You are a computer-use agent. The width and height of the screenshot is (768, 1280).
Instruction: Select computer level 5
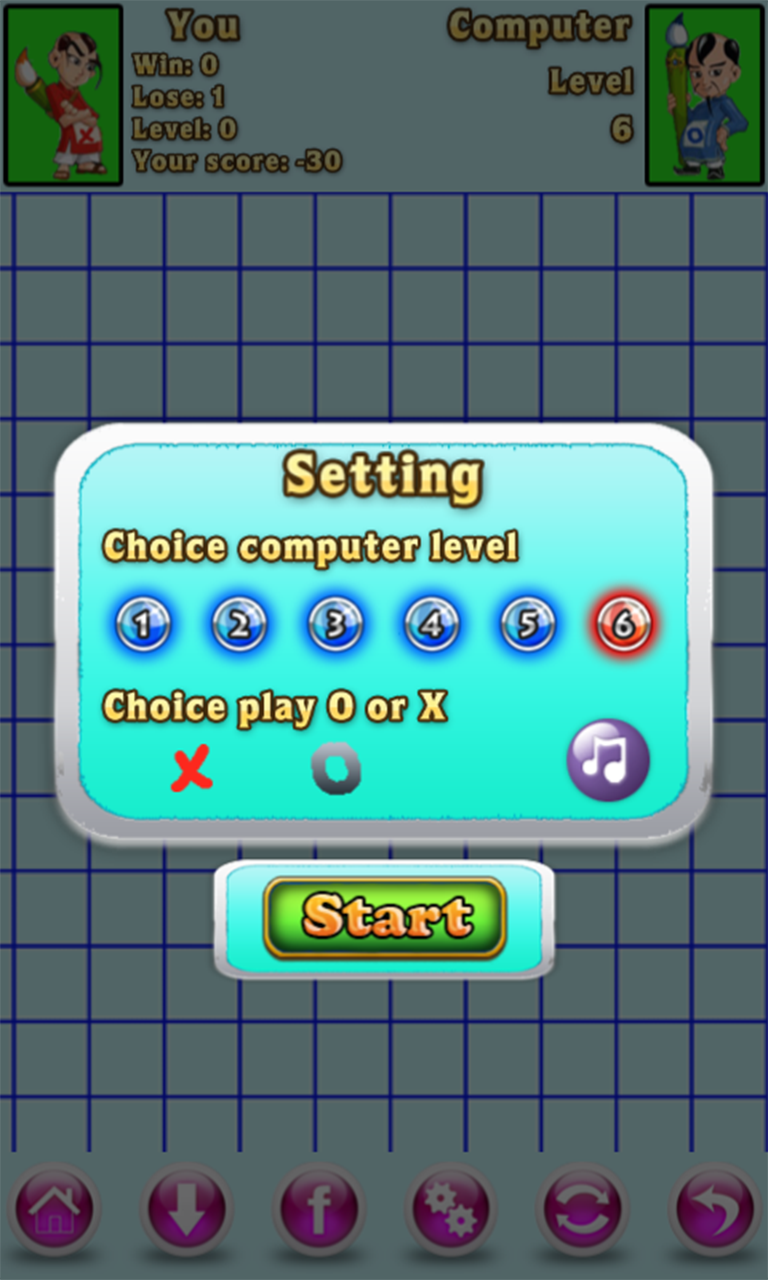point(528,625)
